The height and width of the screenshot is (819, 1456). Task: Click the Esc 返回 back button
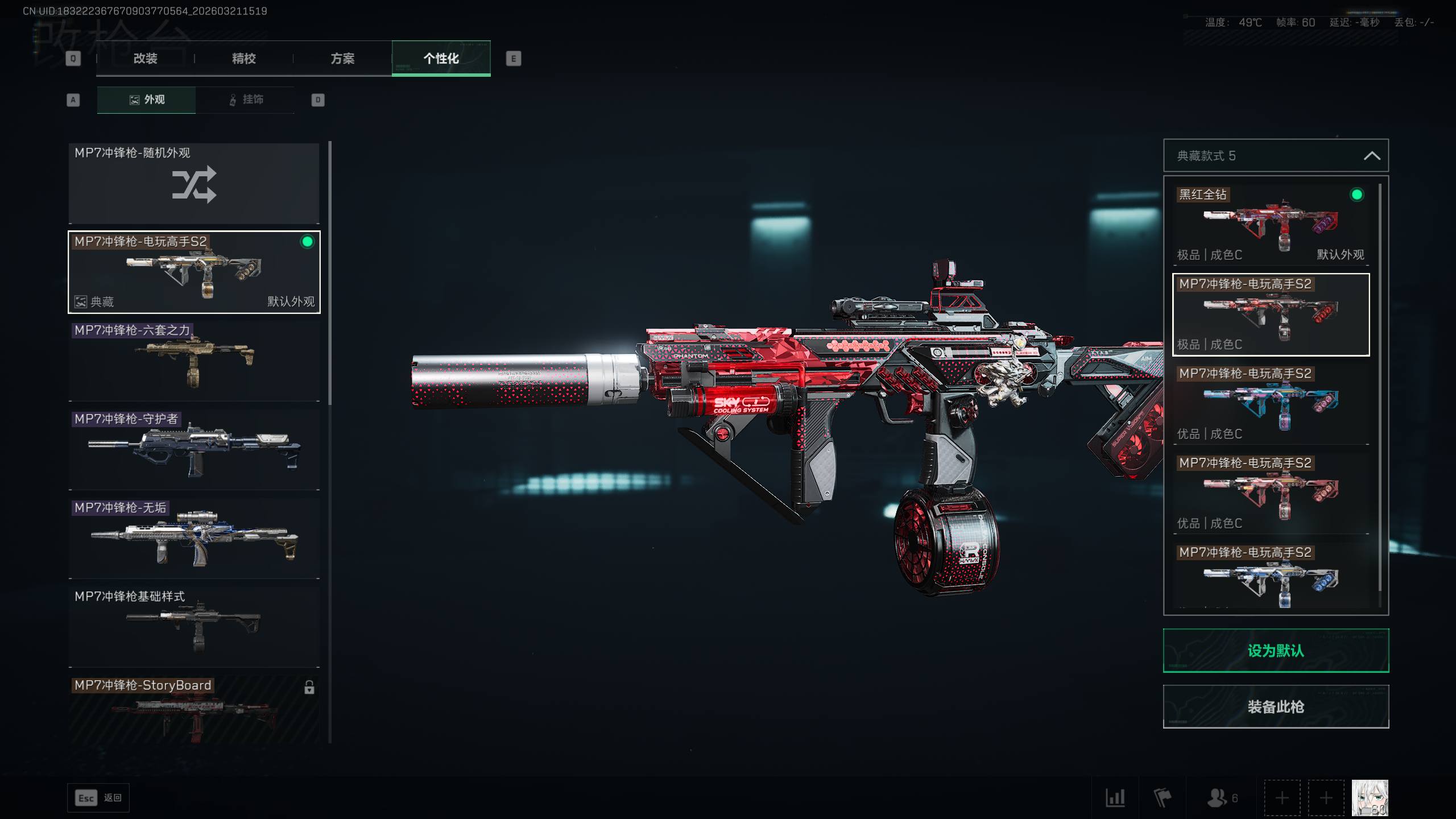pyautogui.click(x=98, y=798)
